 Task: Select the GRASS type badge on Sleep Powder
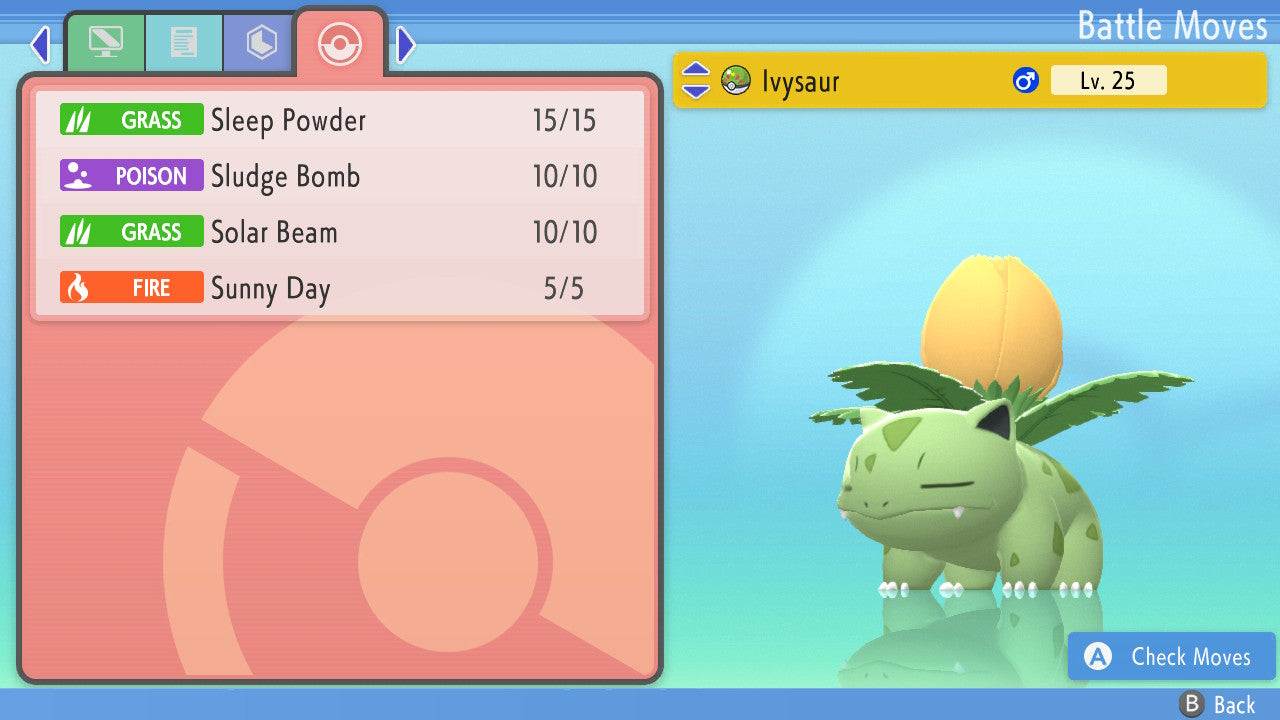(x=131, y=119)
